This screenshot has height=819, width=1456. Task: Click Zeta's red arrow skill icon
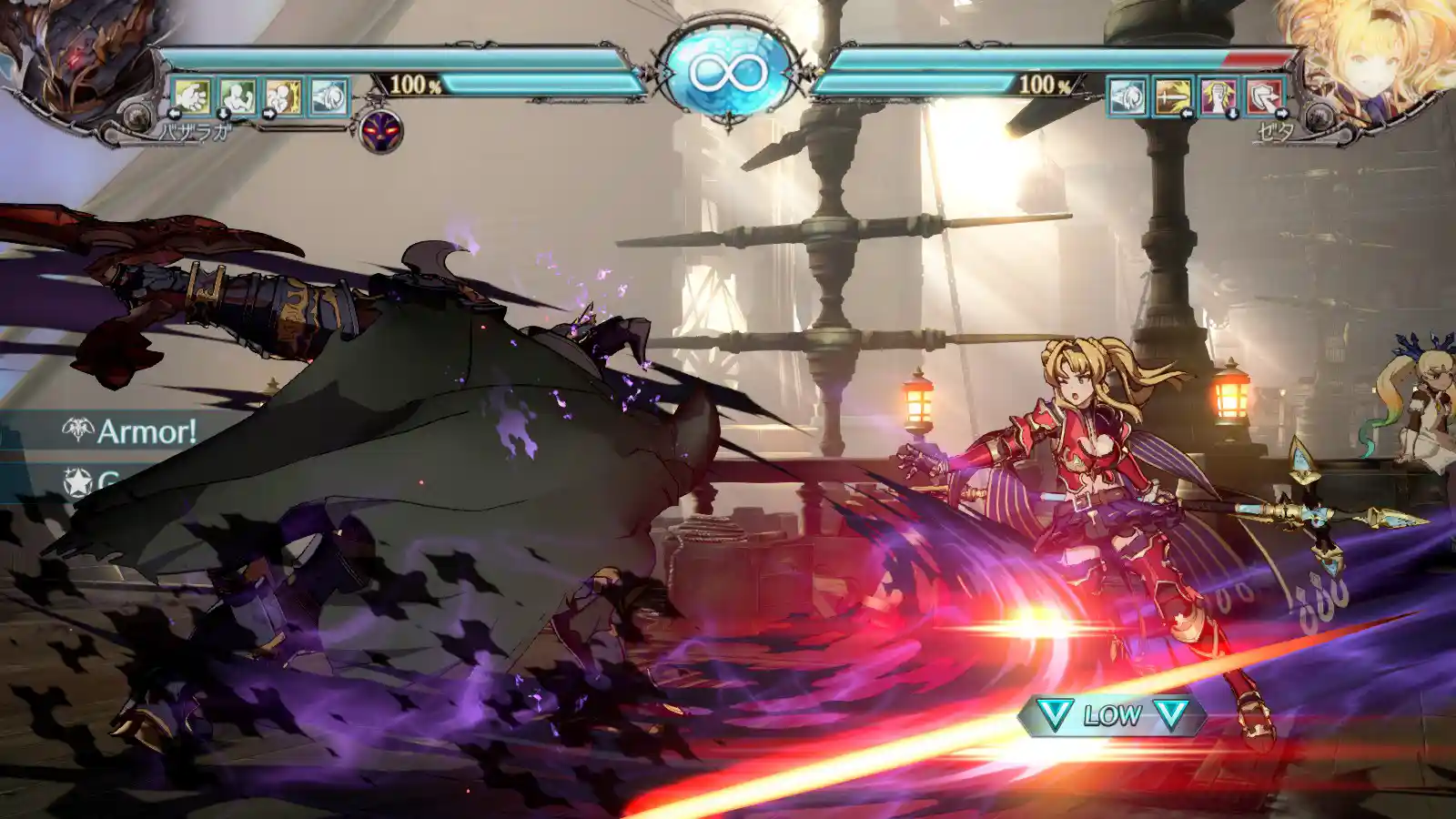tap(1264, 96)
